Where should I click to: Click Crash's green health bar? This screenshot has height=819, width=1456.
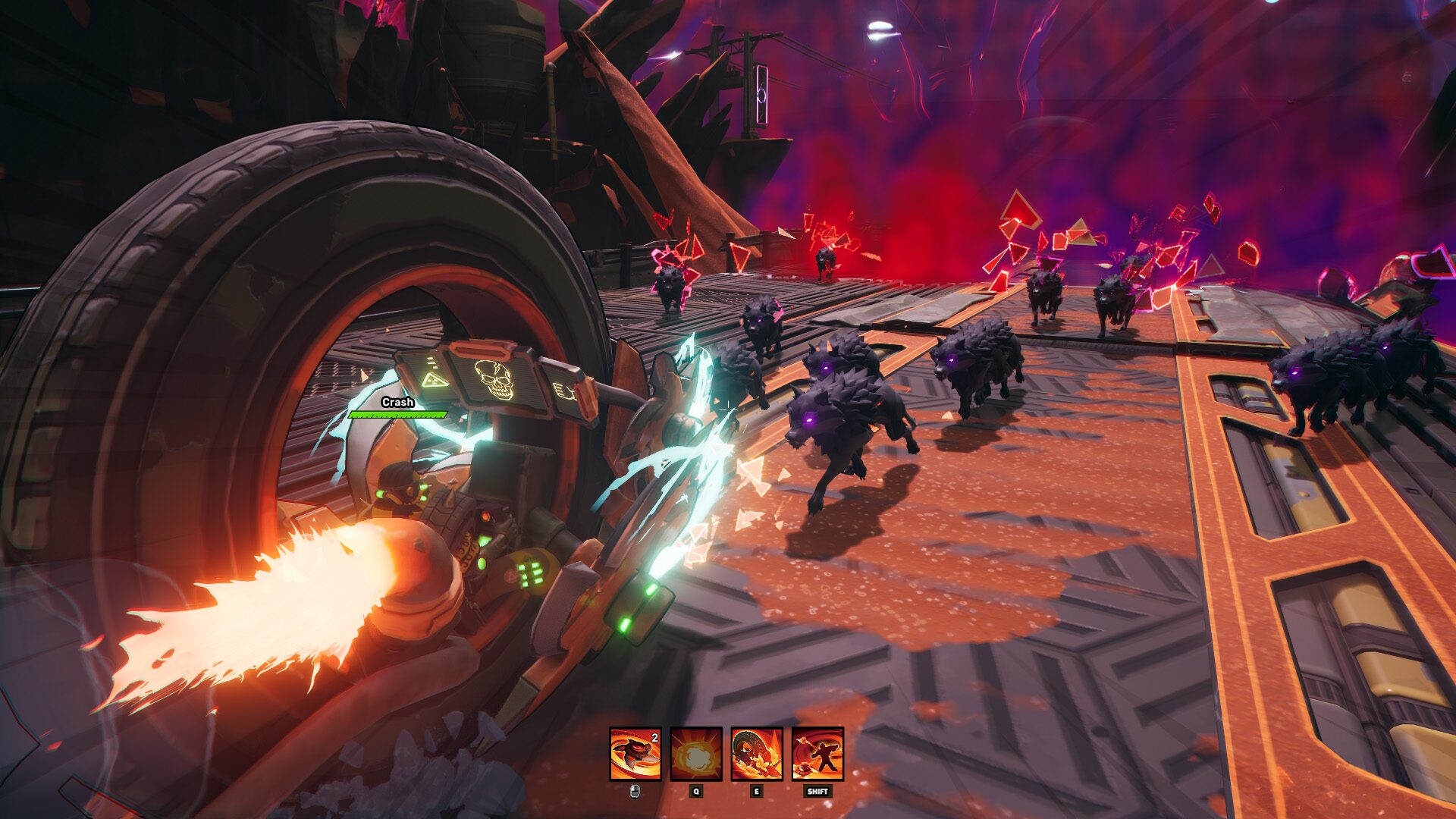click(x=398, y=416)
